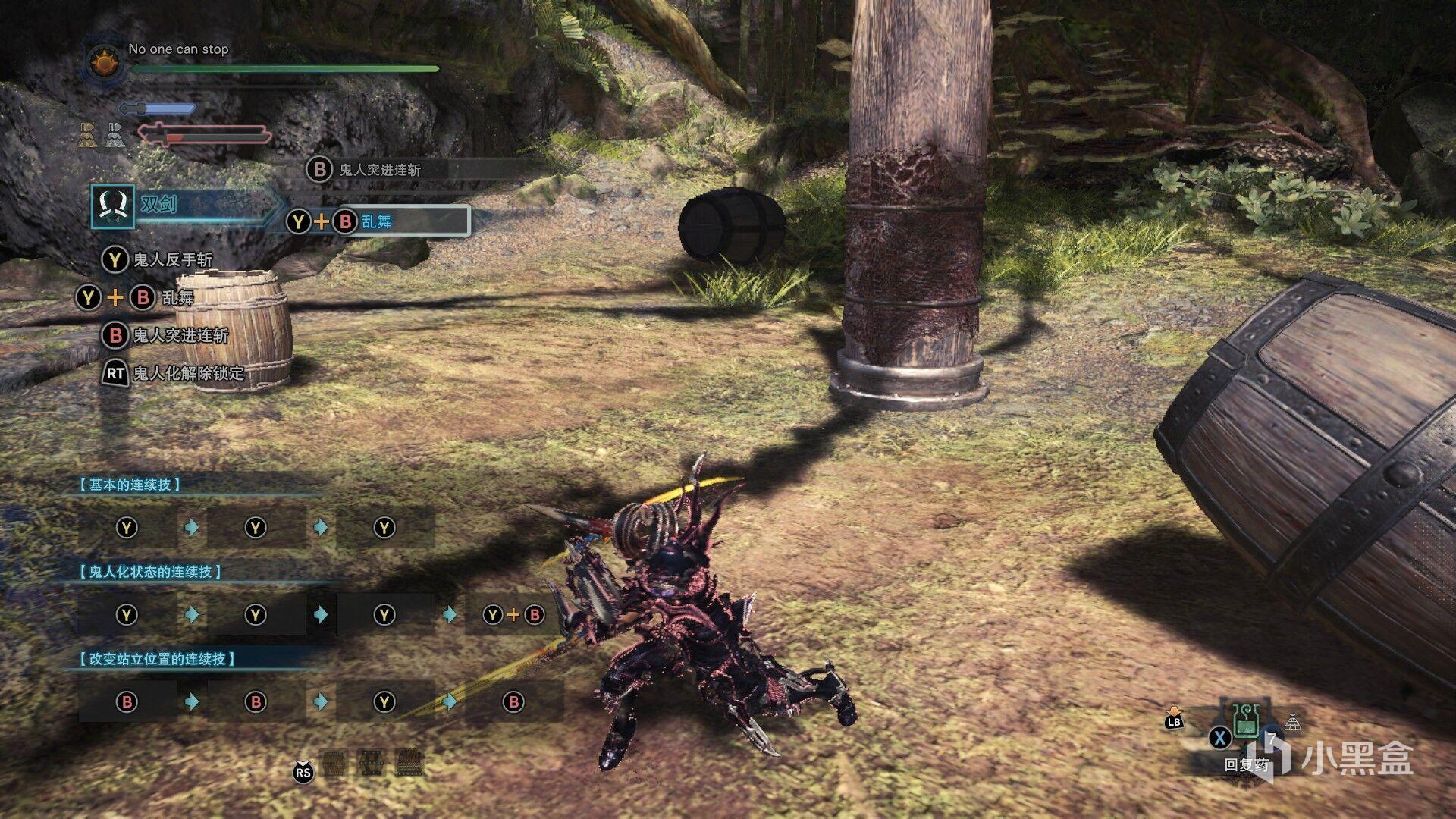Open the 鬼人化状态的连续技 combo section

coord(150,572)
